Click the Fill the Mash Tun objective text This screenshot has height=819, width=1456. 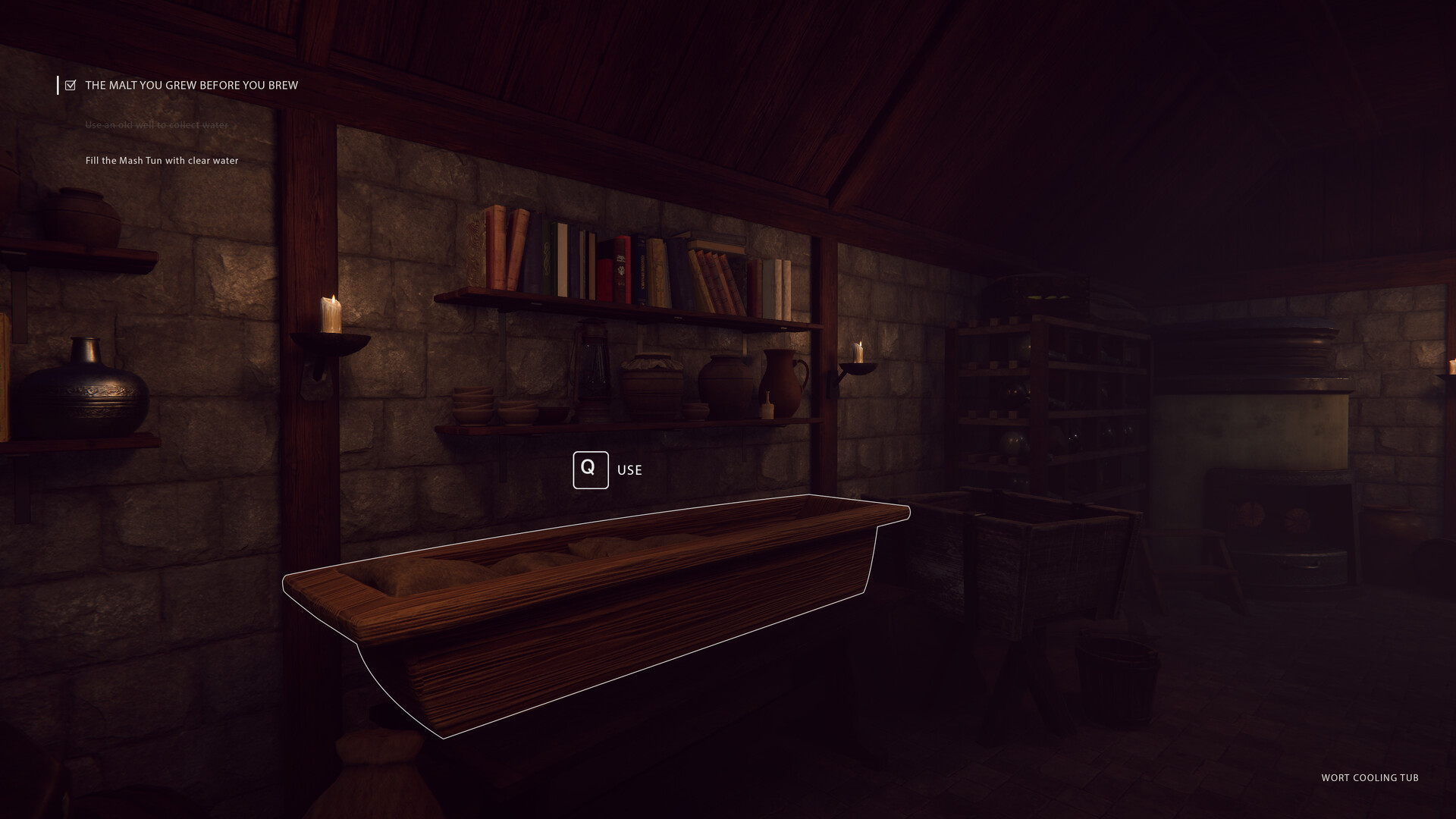pyautogui.click(x=162, y=160)
